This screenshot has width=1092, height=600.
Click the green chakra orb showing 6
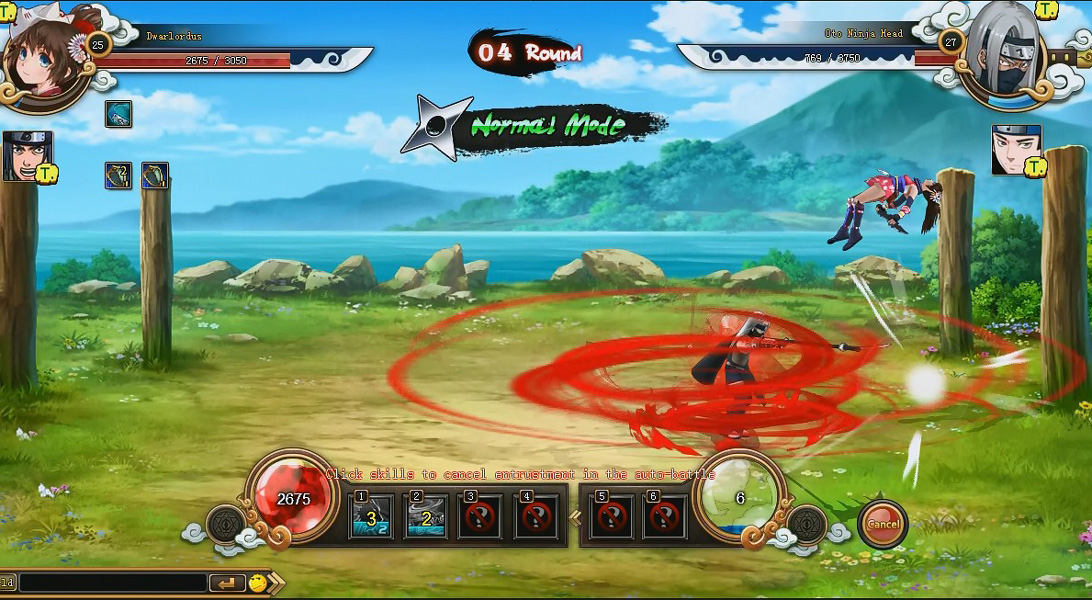[x=741, y=497]
